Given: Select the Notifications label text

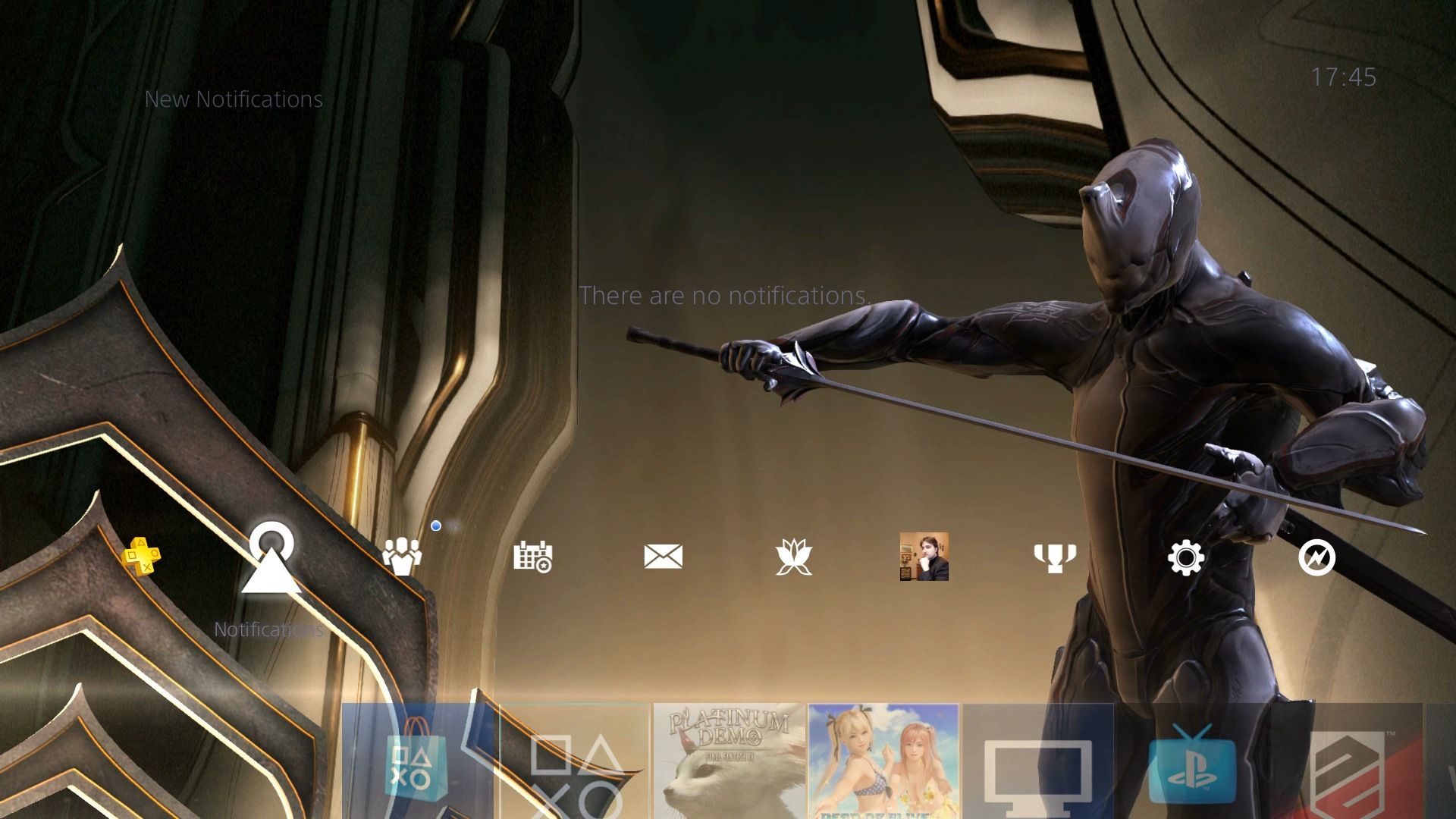Looking at the screenshot, I should pyautogui.click(x=268, y=628).
